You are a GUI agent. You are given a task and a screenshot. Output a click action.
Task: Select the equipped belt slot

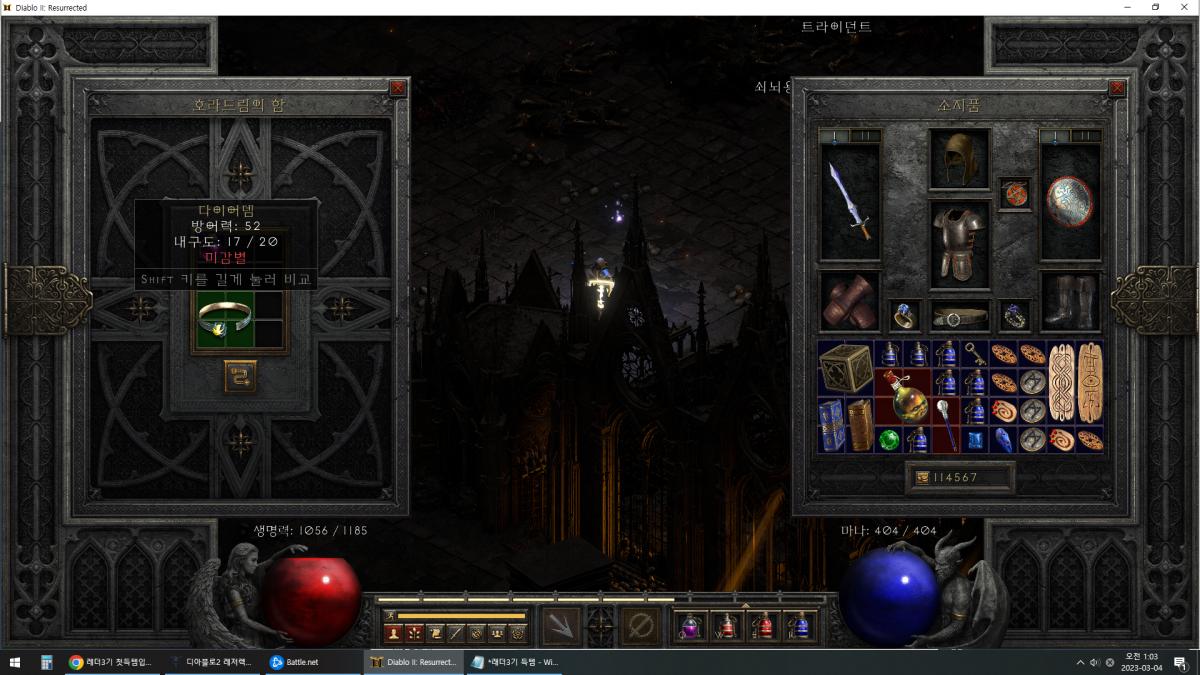(959, 317)
